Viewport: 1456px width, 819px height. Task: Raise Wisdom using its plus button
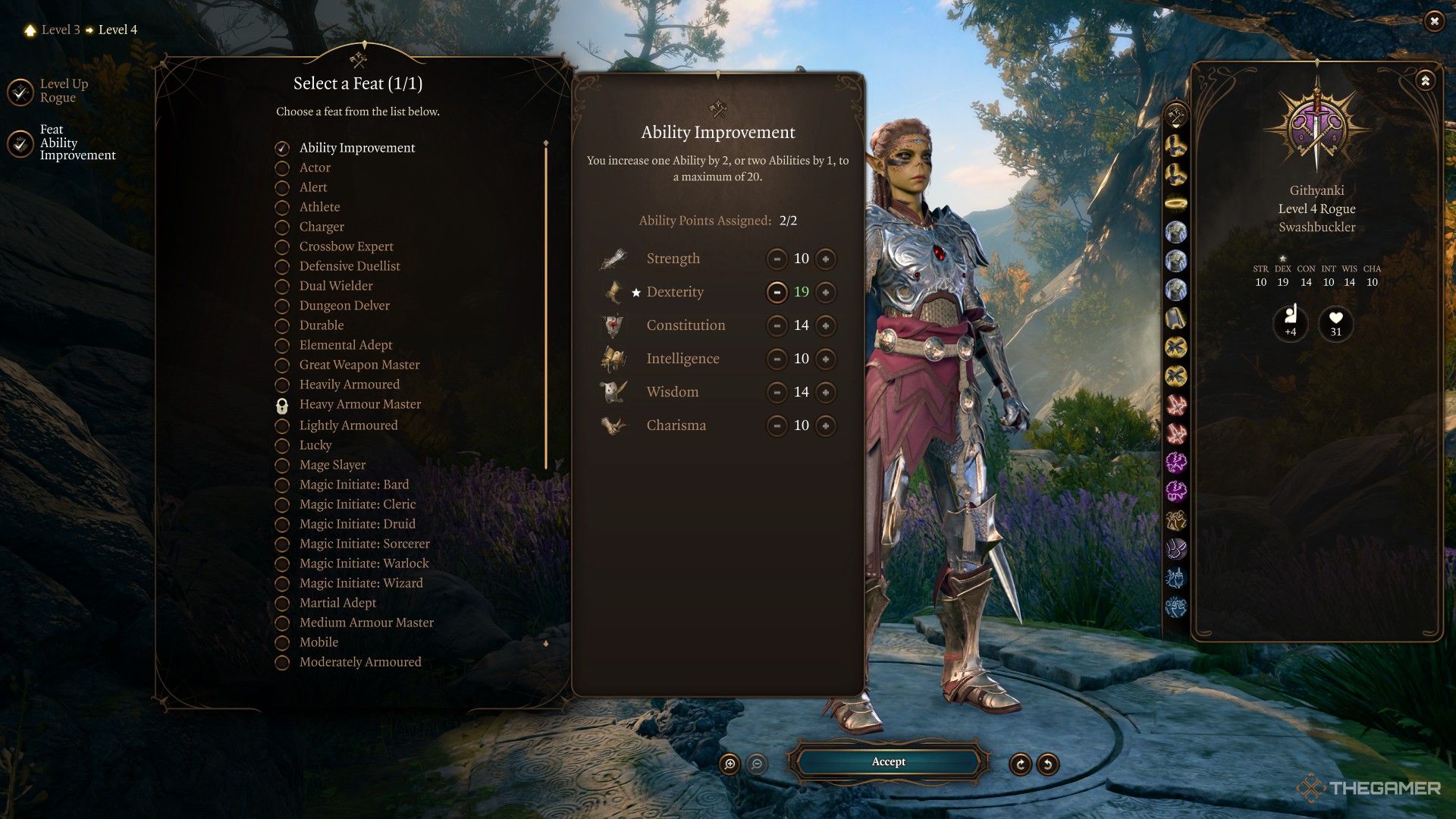tap(825, 393)
